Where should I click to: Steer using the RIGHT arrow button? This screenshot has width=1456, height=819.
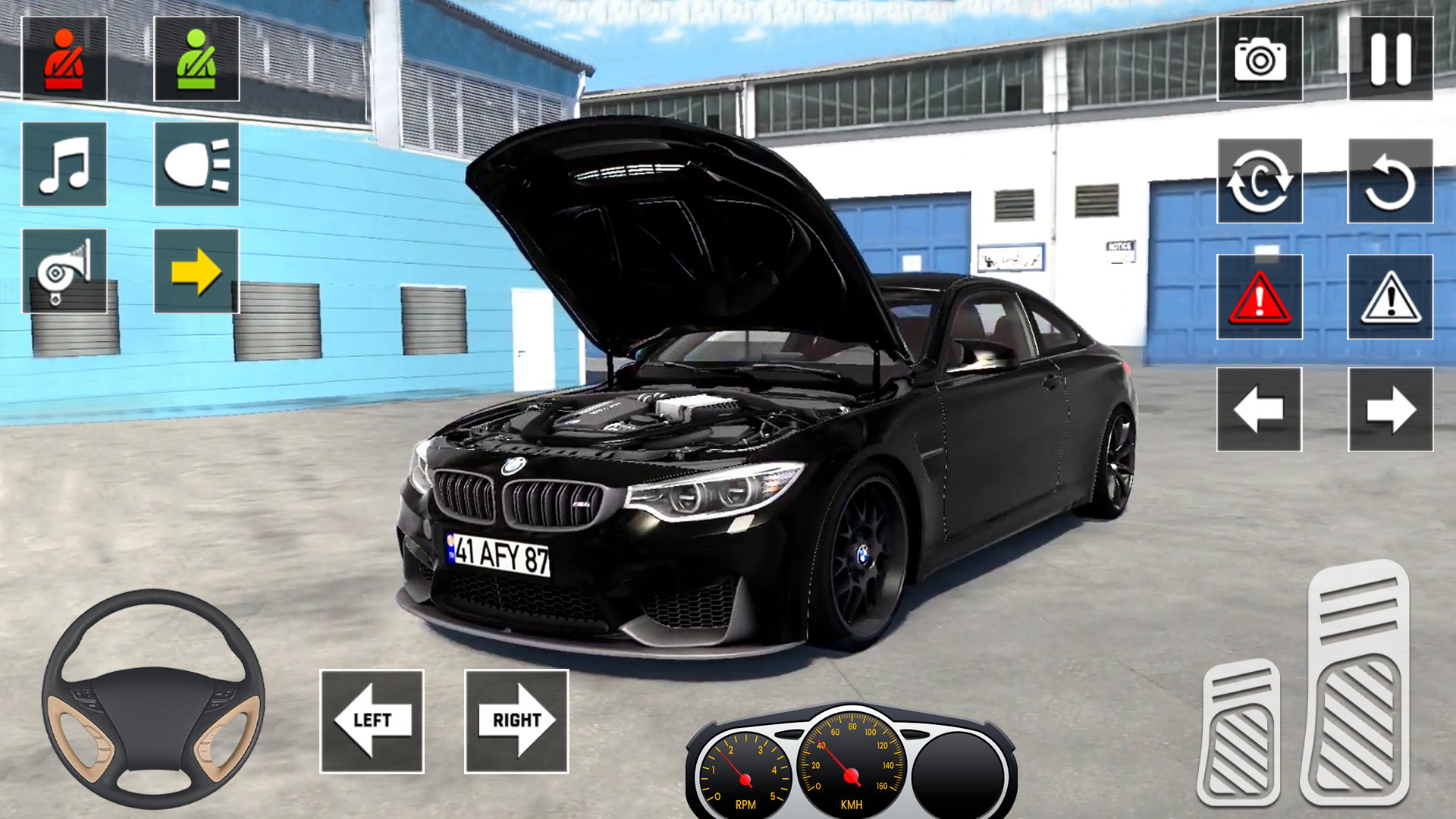[516, 721]
